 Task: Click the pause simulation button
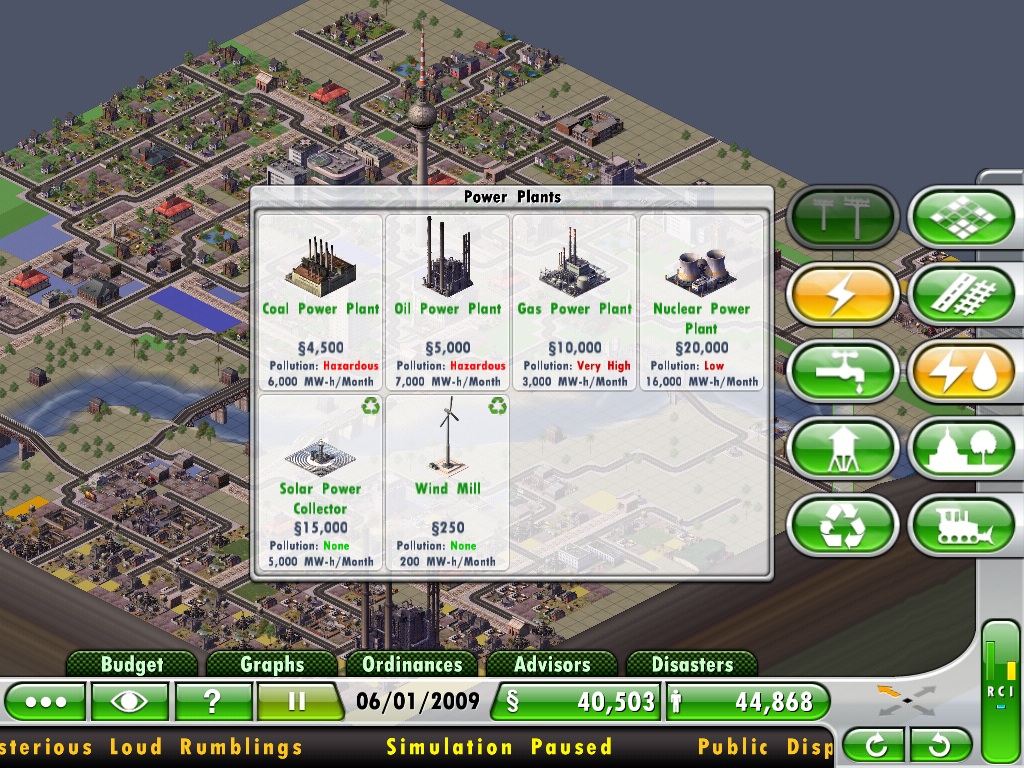pyautogui.click(x=296, y=701)
